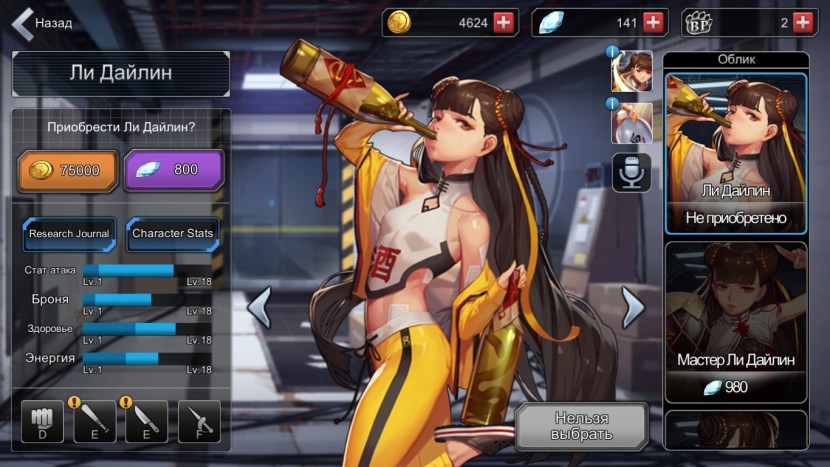Click the Нельзя выбрать button
The image size is (830, 467).
pos(581,427)
